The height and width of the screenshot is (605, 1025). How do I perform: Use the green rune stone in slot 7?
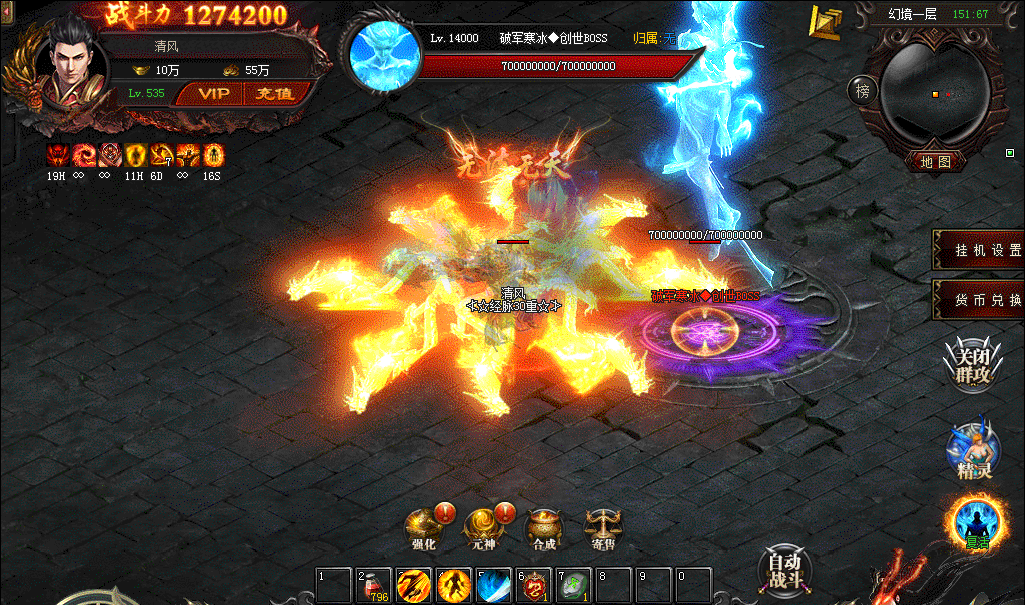pos(573,585)
